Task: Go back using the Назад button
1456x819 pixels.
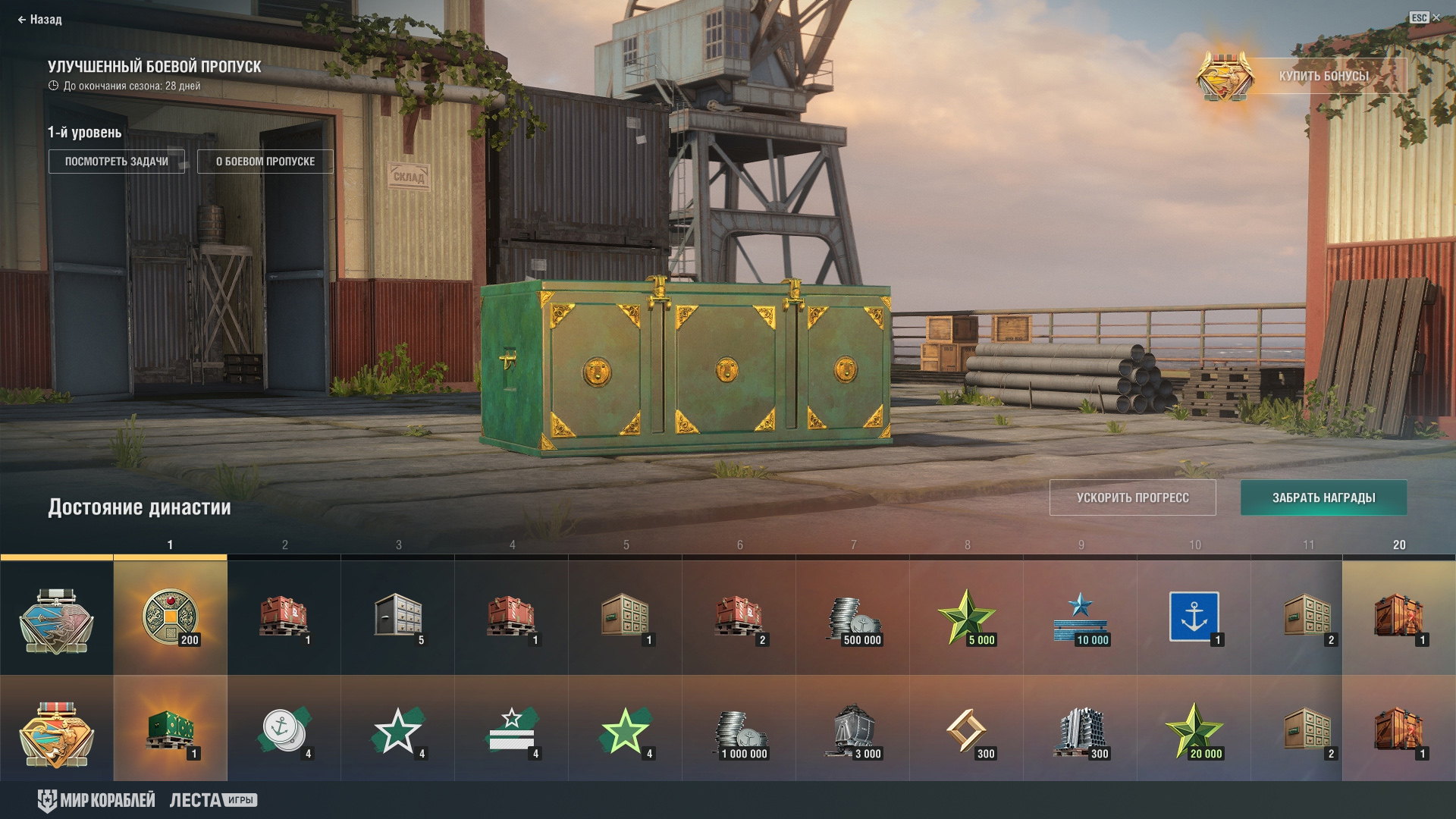Action: (x=40, y=20)
